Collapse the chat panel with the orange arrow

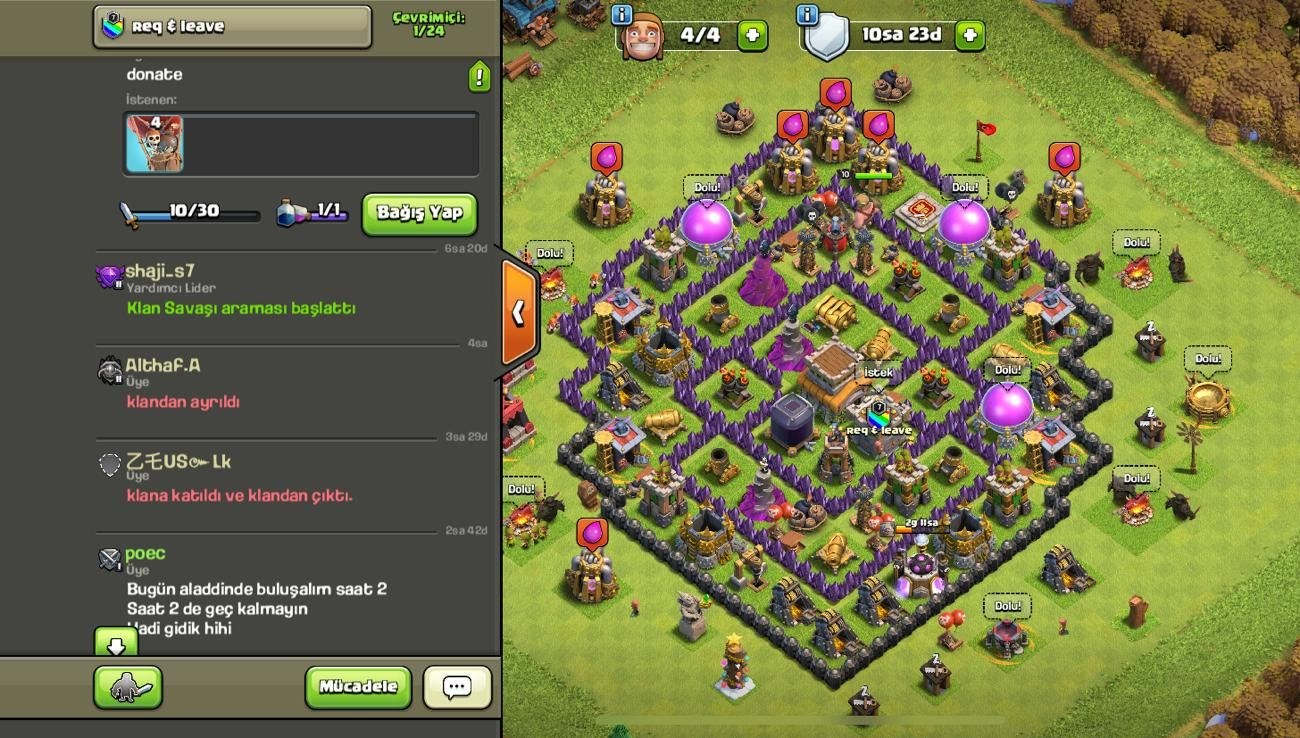click(519, 313)
